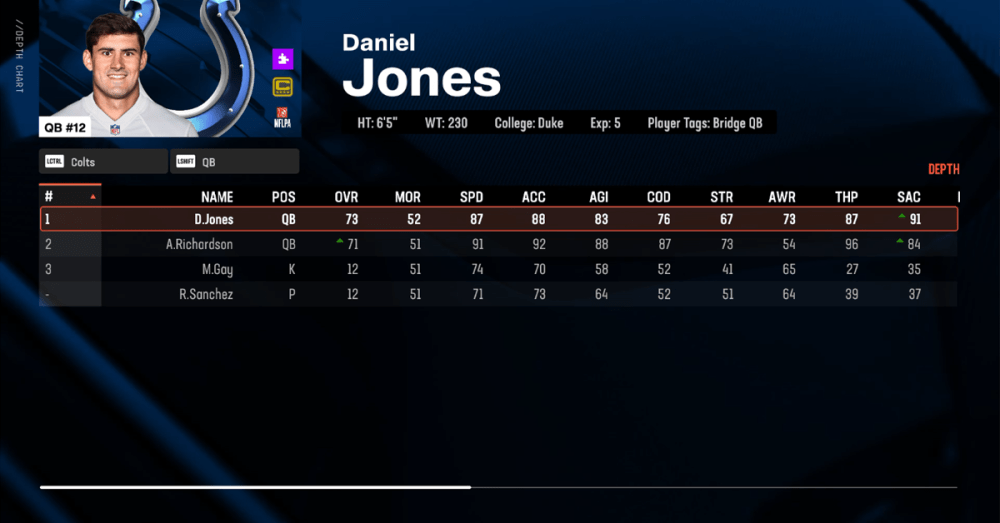Pick punter R.Sanchez row

point(498,294)
